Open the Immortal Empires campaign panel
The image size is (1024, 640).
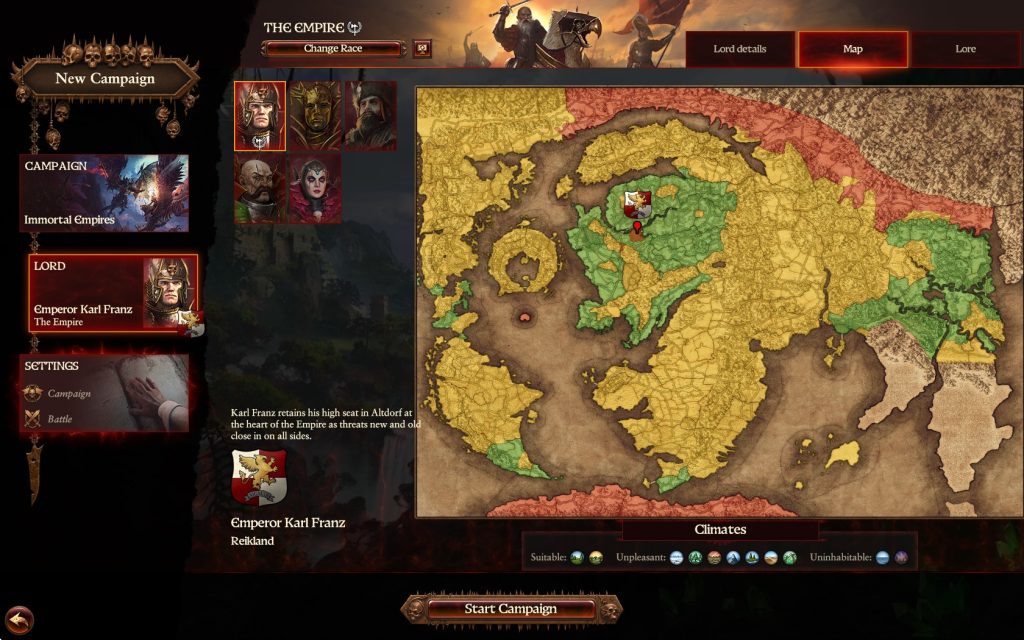pos(105,193)
